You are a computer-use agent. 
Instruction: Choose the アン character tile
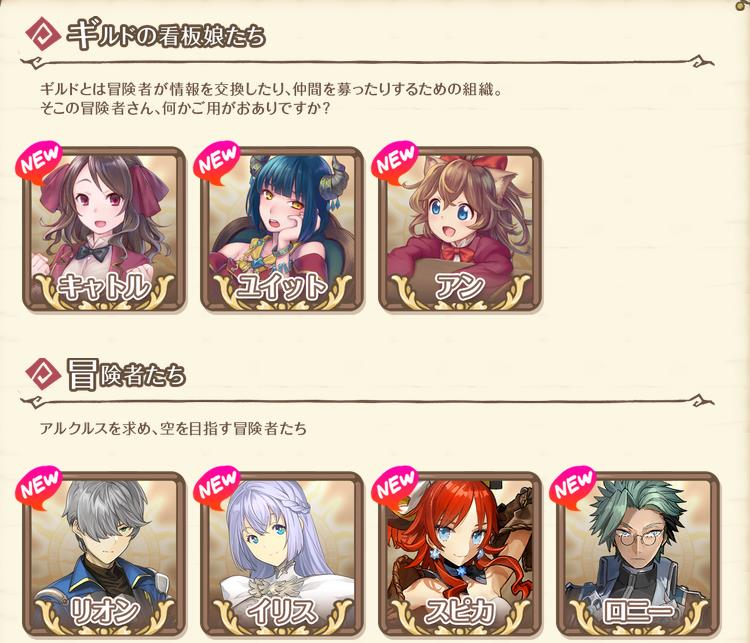(460, 231)
